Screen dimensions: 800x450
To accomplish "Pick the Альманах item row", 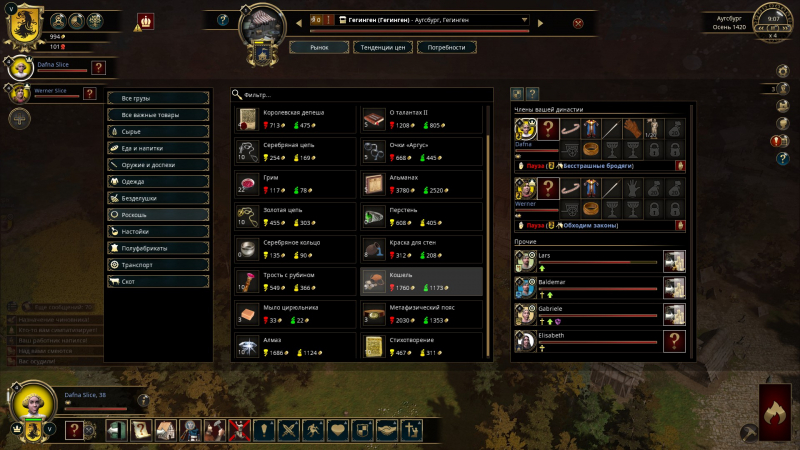I will click(x=421, y=183).
